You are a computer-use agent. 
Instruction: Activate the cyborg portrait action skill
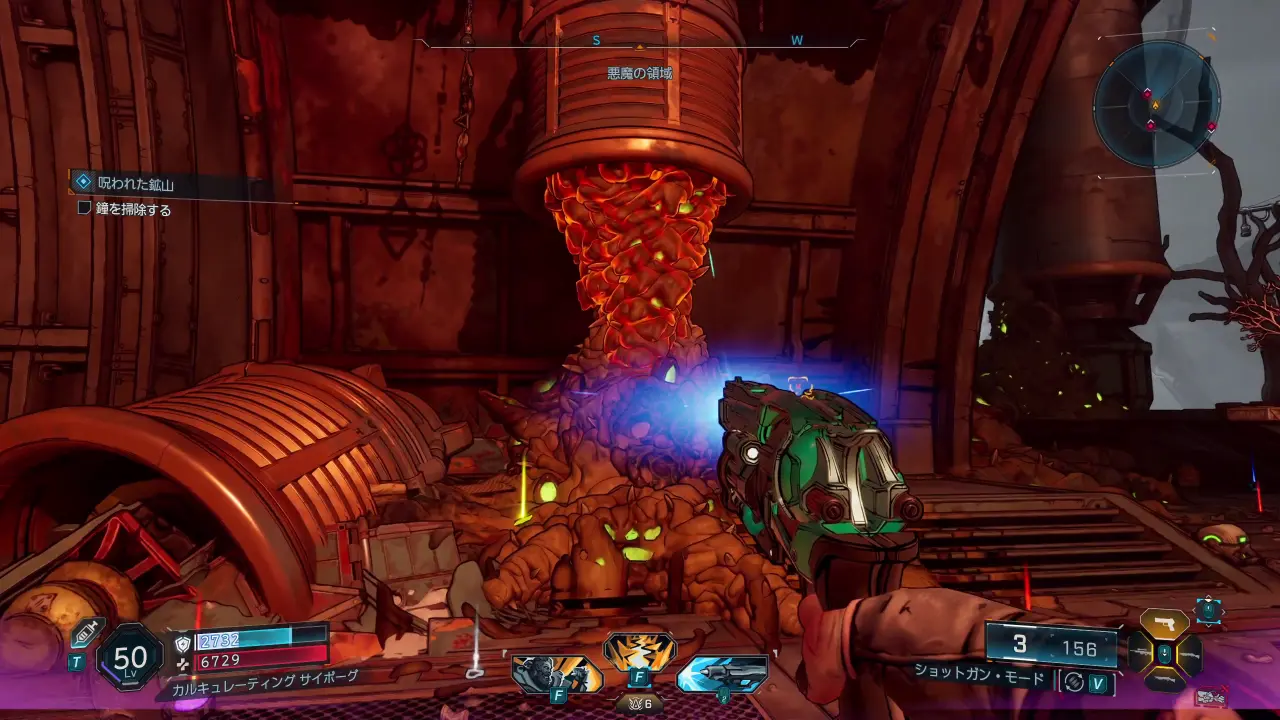557,674
